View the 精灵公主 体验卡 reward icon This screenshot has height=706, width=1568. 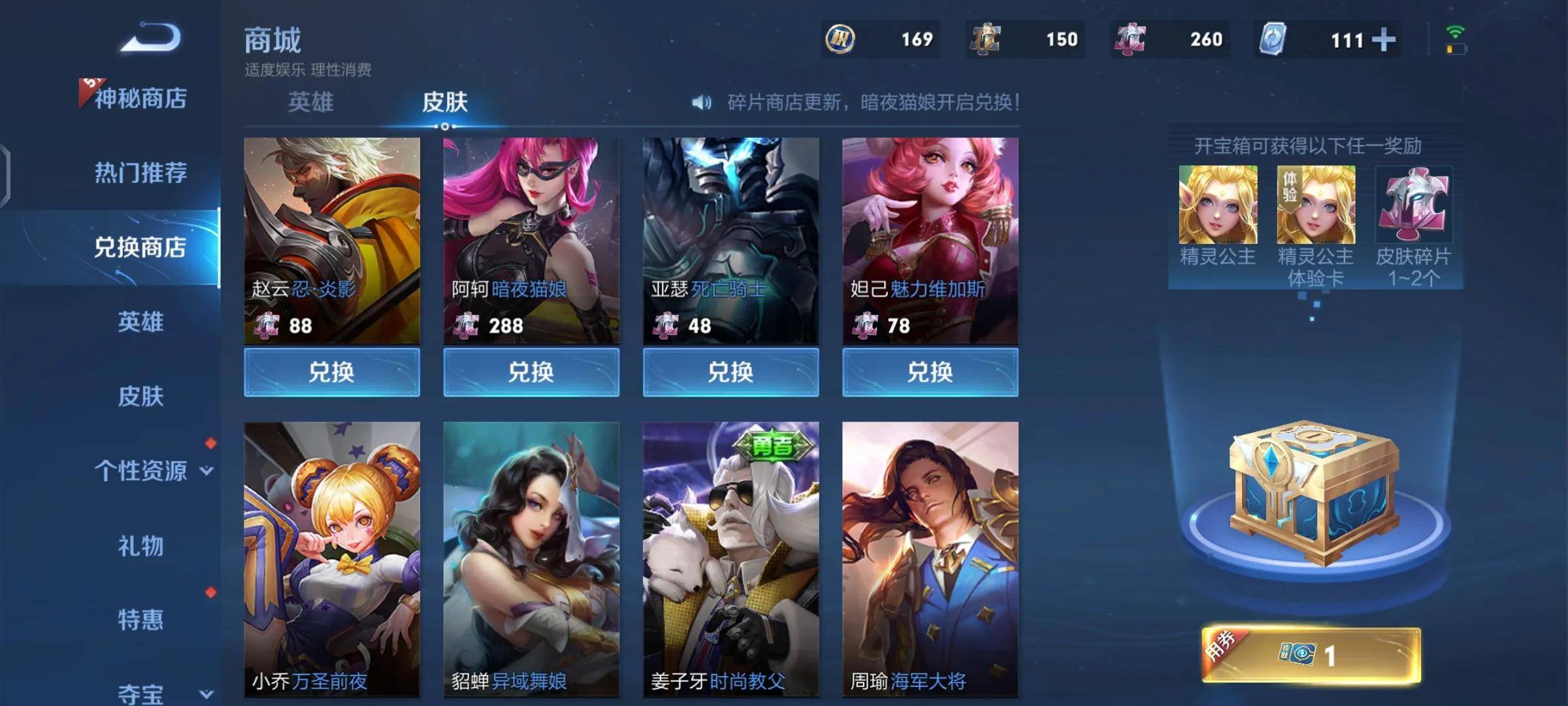(1316, 205)
